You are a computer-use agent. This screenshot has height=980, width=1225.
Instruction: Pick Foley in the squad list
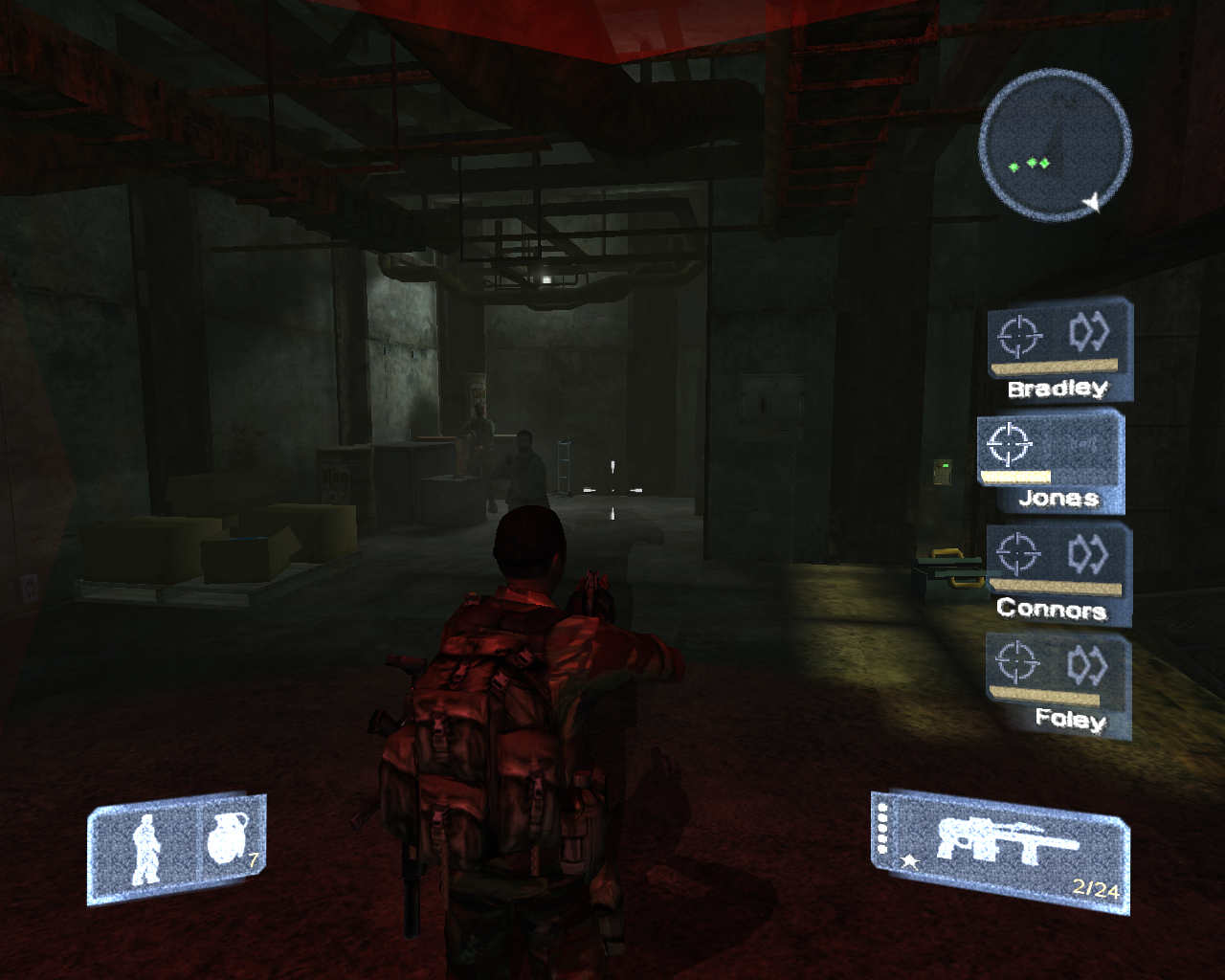1058,685
